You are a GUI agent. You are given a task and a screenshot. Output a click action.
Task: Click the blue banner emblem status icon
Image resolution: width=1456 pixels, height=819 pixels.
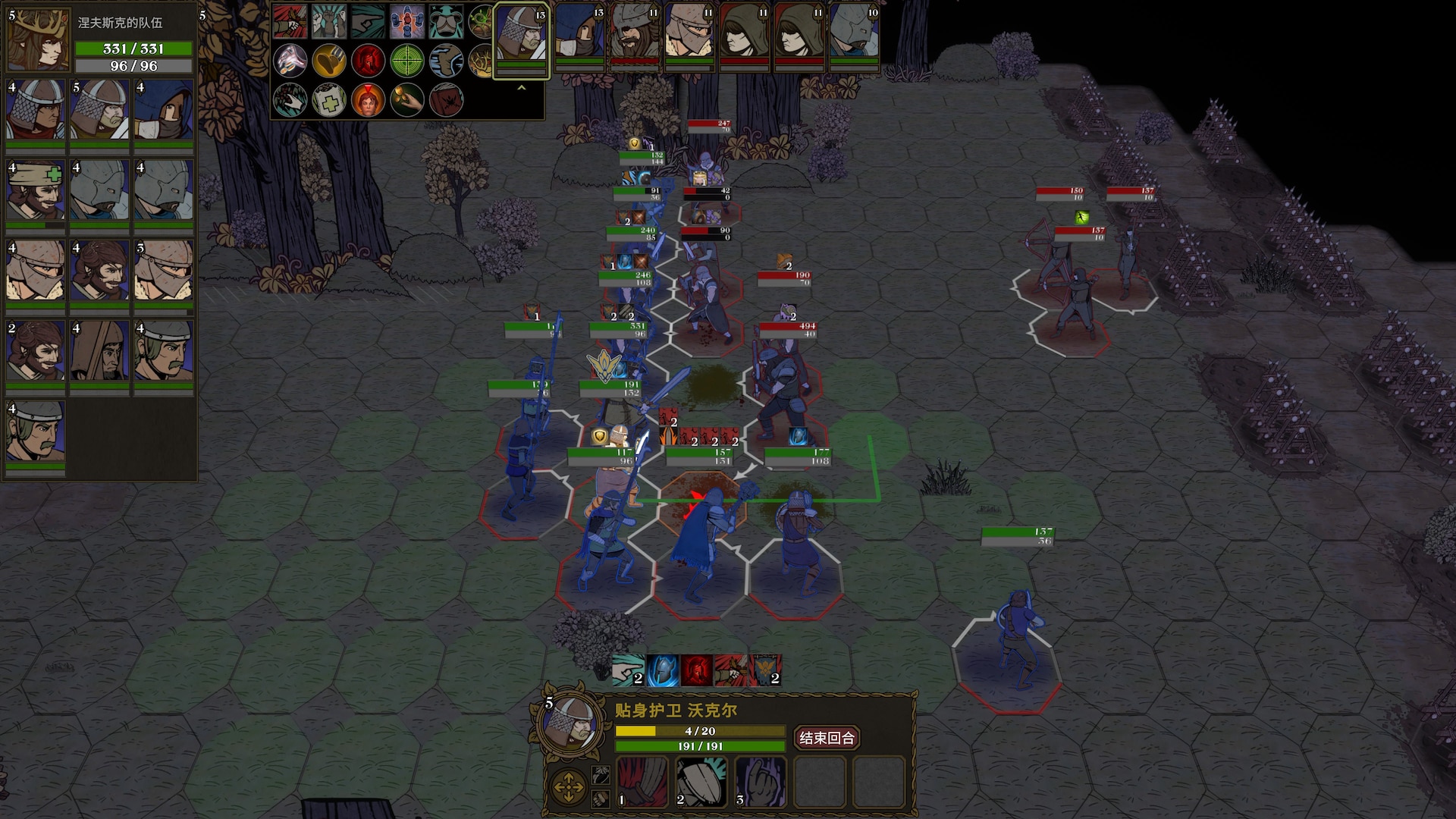765,670
